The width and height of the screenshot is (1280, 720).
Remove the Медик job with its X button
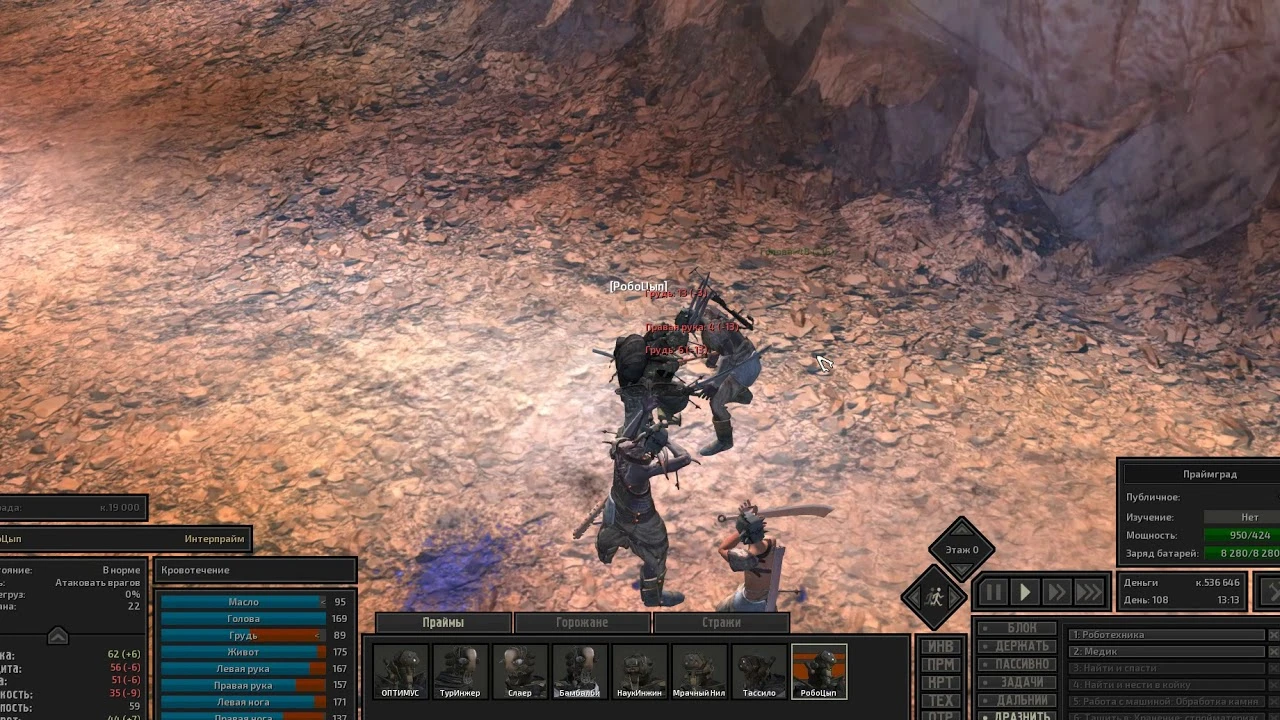[x=1273, y=651]
